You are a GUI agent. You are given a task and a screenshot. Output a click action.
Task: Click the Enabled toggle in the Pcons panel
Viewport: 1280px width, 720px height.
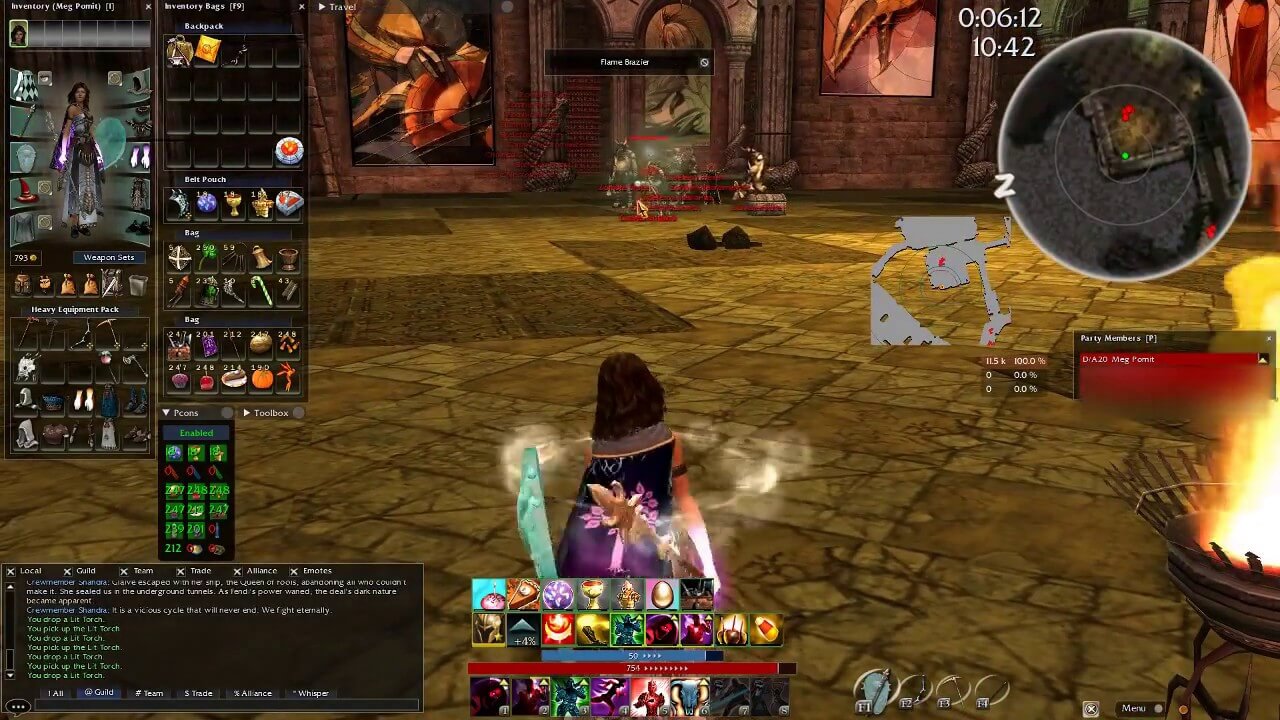click(196, 432)
